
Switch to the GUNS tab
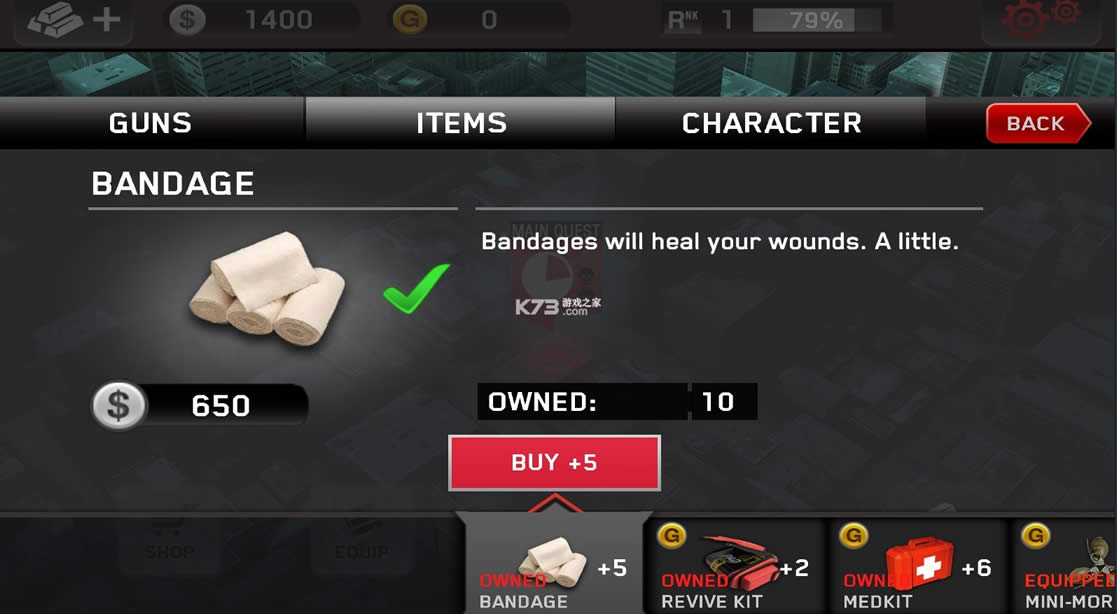tap(150, 123)
